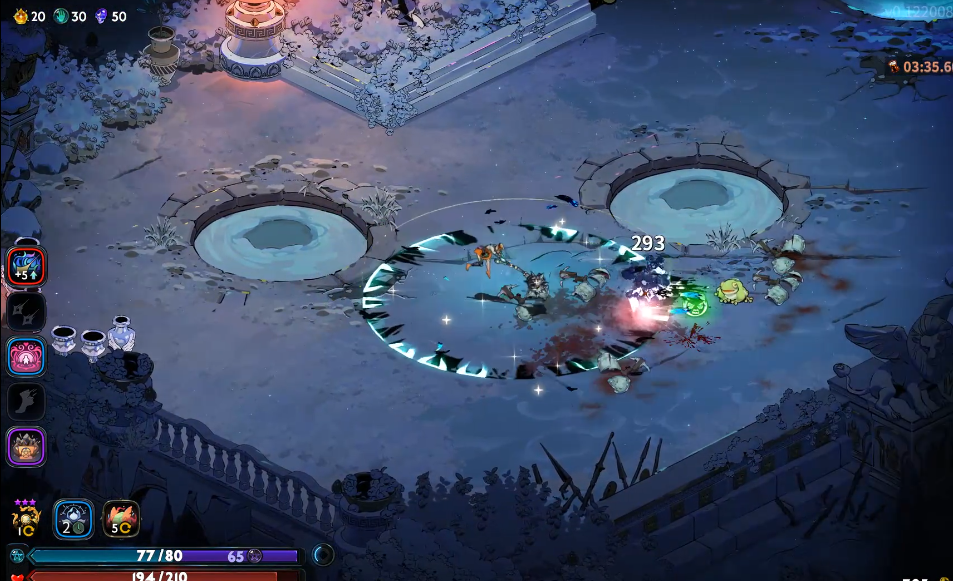The image size is (953, 581).
Task: Select the blue-bordered boon with clock counter 2
Action: [73, 519]
